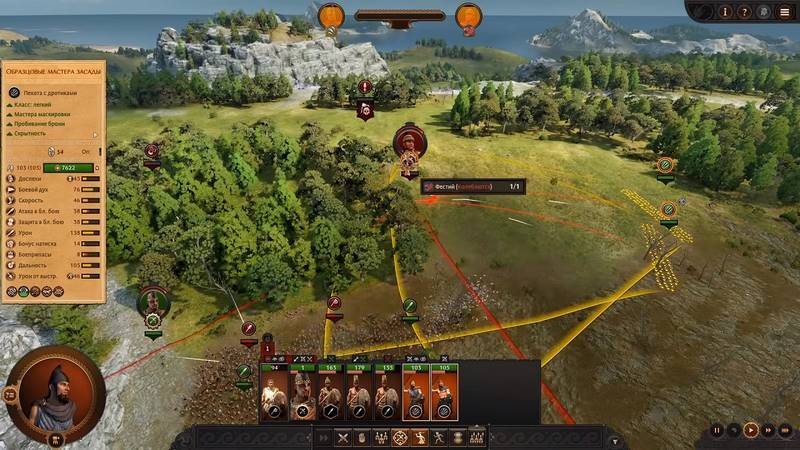800x450 pixels.
Task: Select the unit card with a single soldier
Action: click(x=301, y=394)
